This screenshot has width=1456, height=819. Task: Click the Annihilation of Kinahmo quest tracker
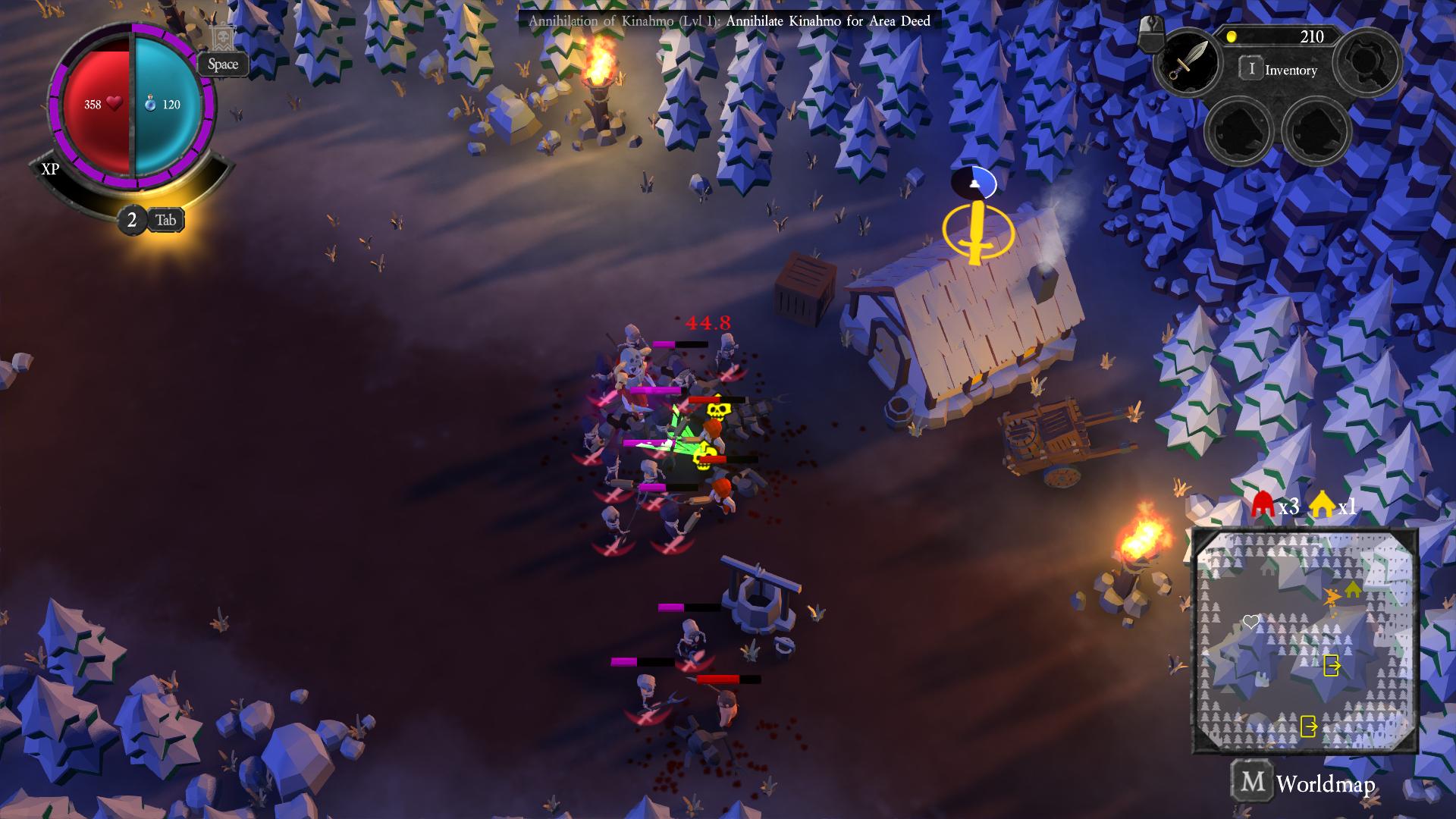(x=729, y=20)
